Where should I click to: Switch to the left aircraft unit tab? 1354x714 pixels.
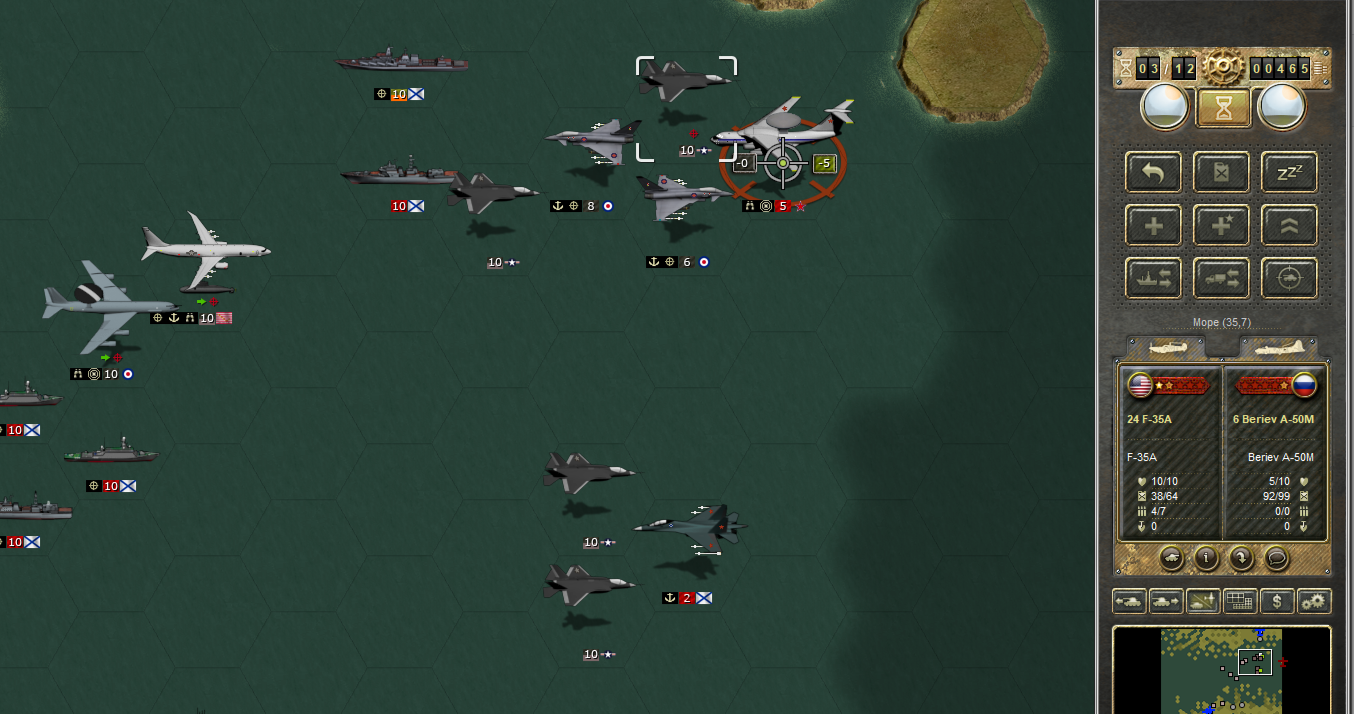point(1167,347)
